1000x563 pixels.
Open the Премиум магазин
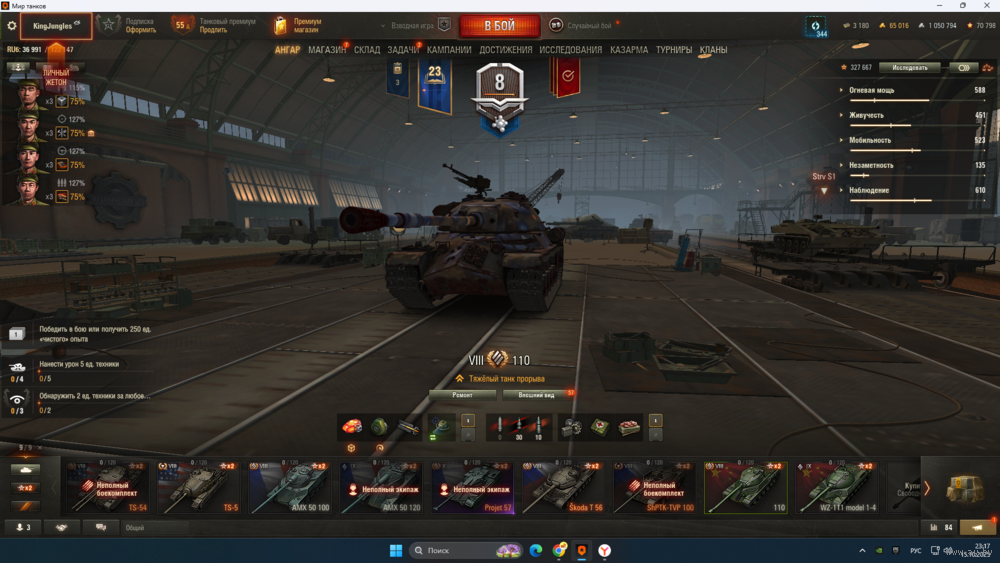pyautogui.click(x=299, y=25)
